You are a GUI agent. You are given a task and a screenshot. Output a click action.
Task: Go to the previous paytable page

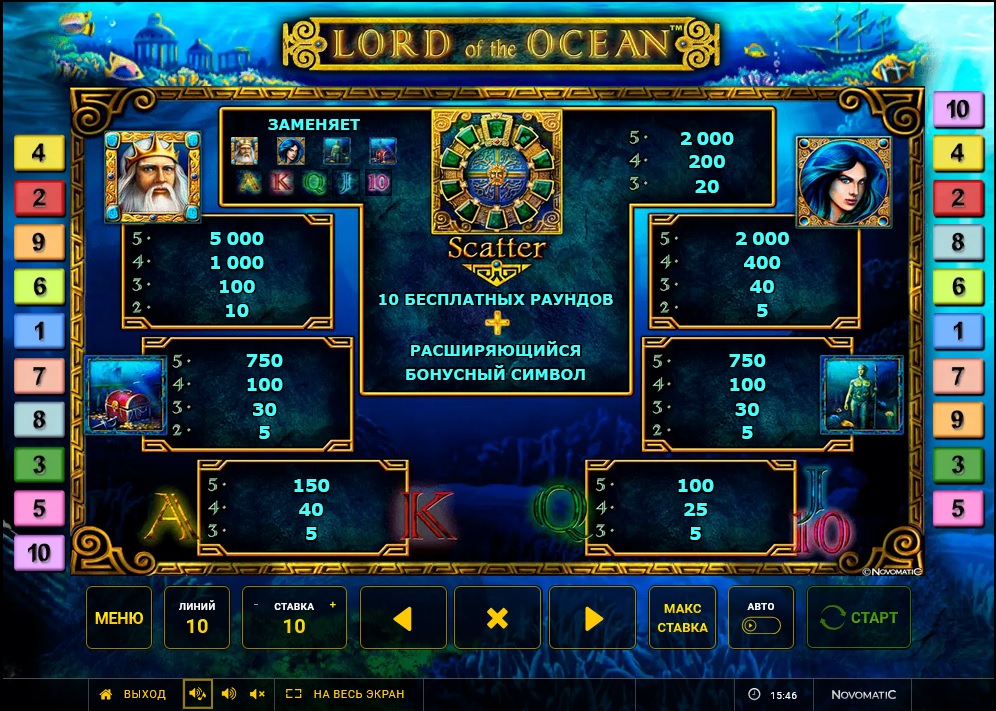[403, 618]
